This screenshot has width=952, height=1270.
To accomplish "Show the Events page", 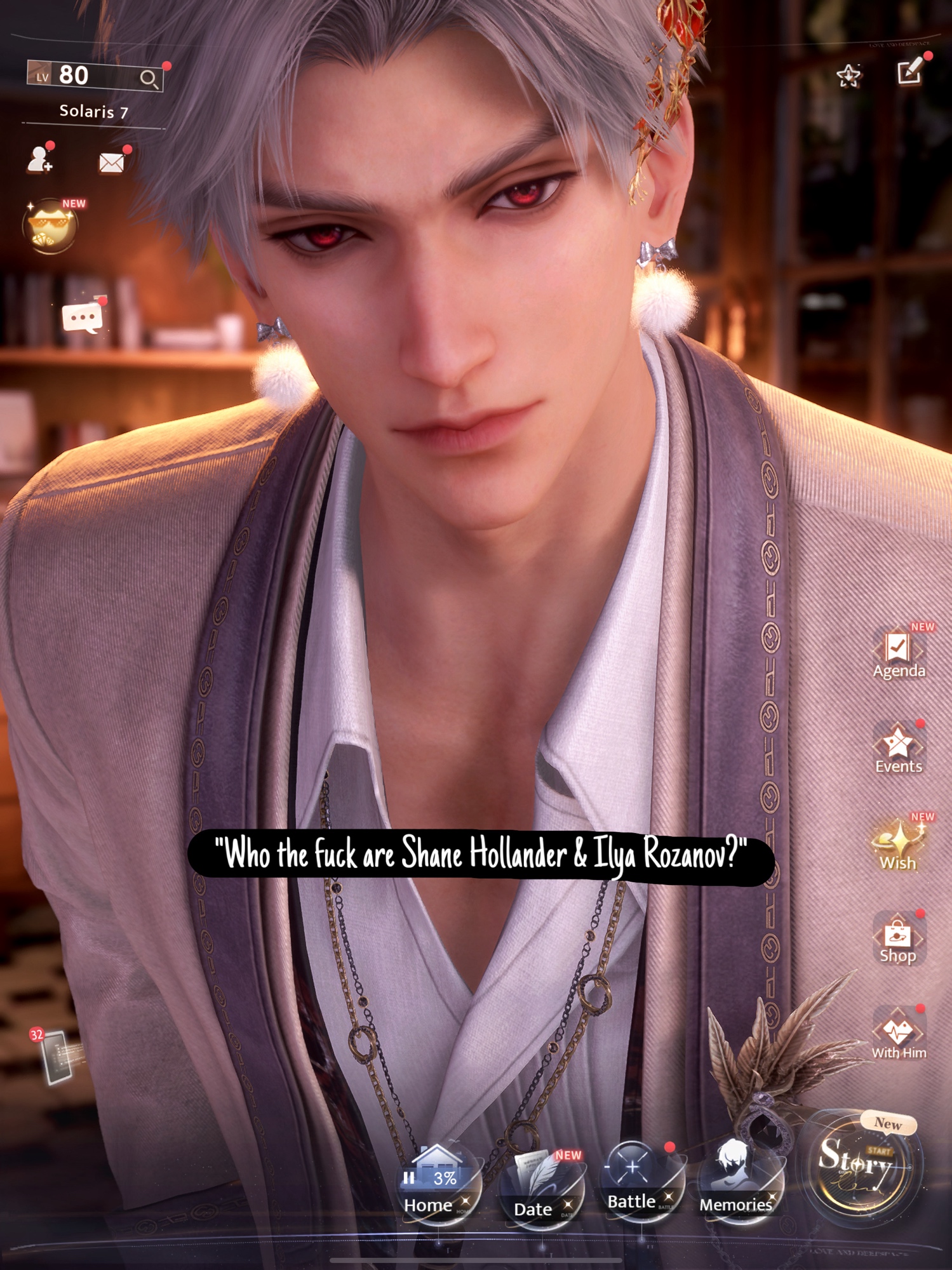I will coord(898,749).
